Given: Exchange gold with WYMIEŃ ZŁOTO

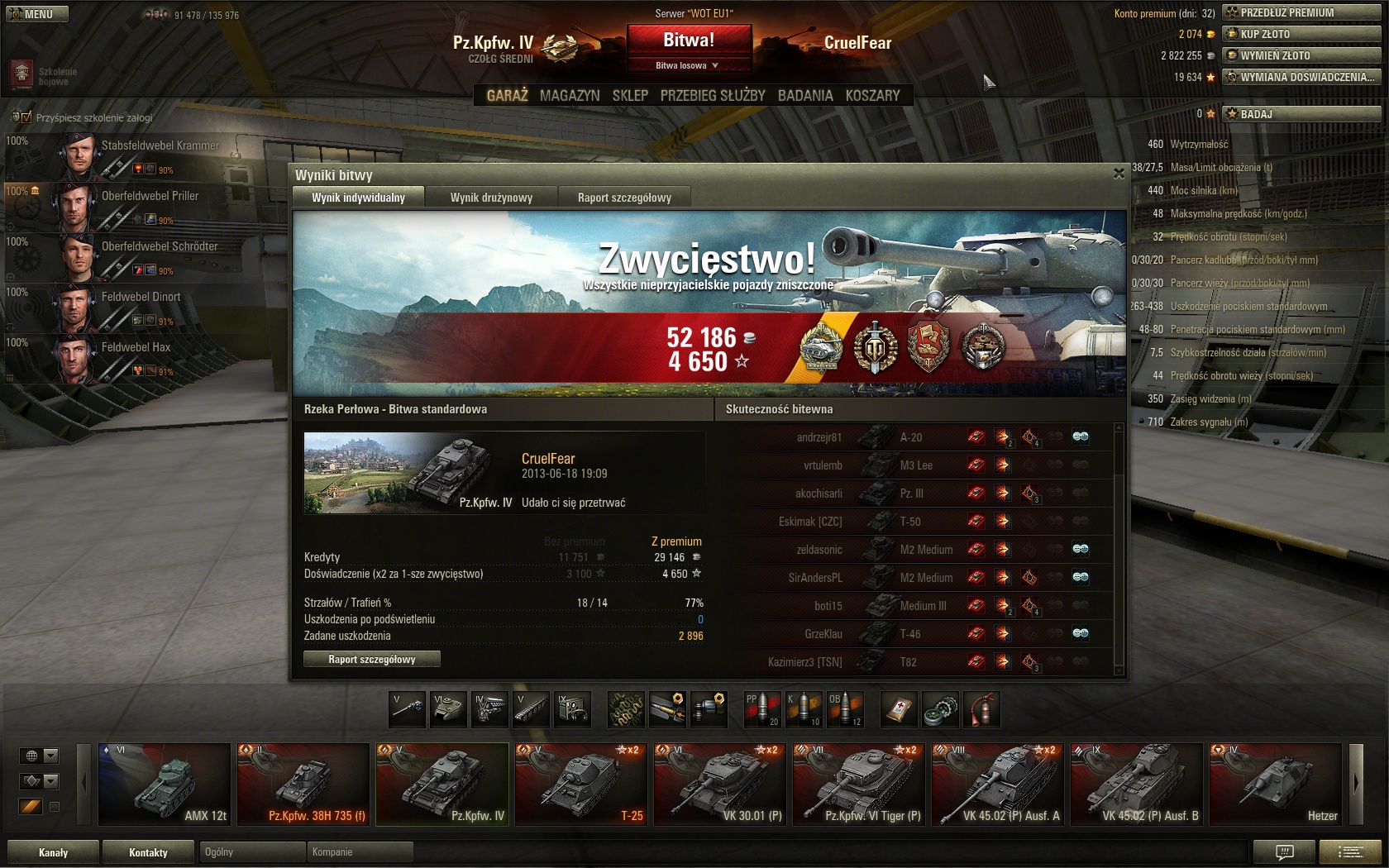Looking at the screenshot, I should click(1301, 55).
